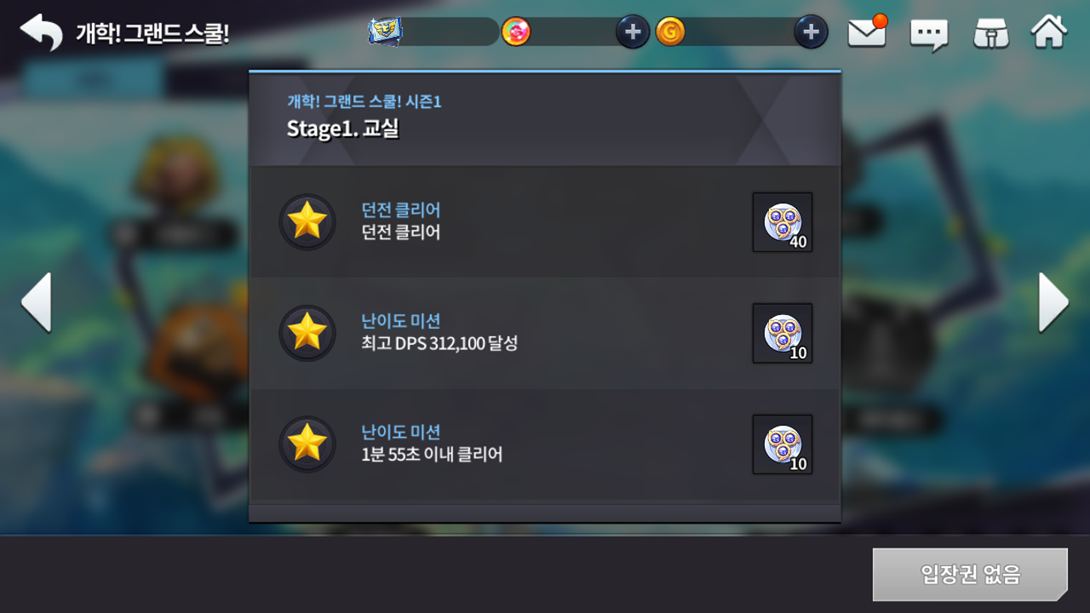Open the shop stall icon
Screen dimensions: 1090x613
point(990,33)
